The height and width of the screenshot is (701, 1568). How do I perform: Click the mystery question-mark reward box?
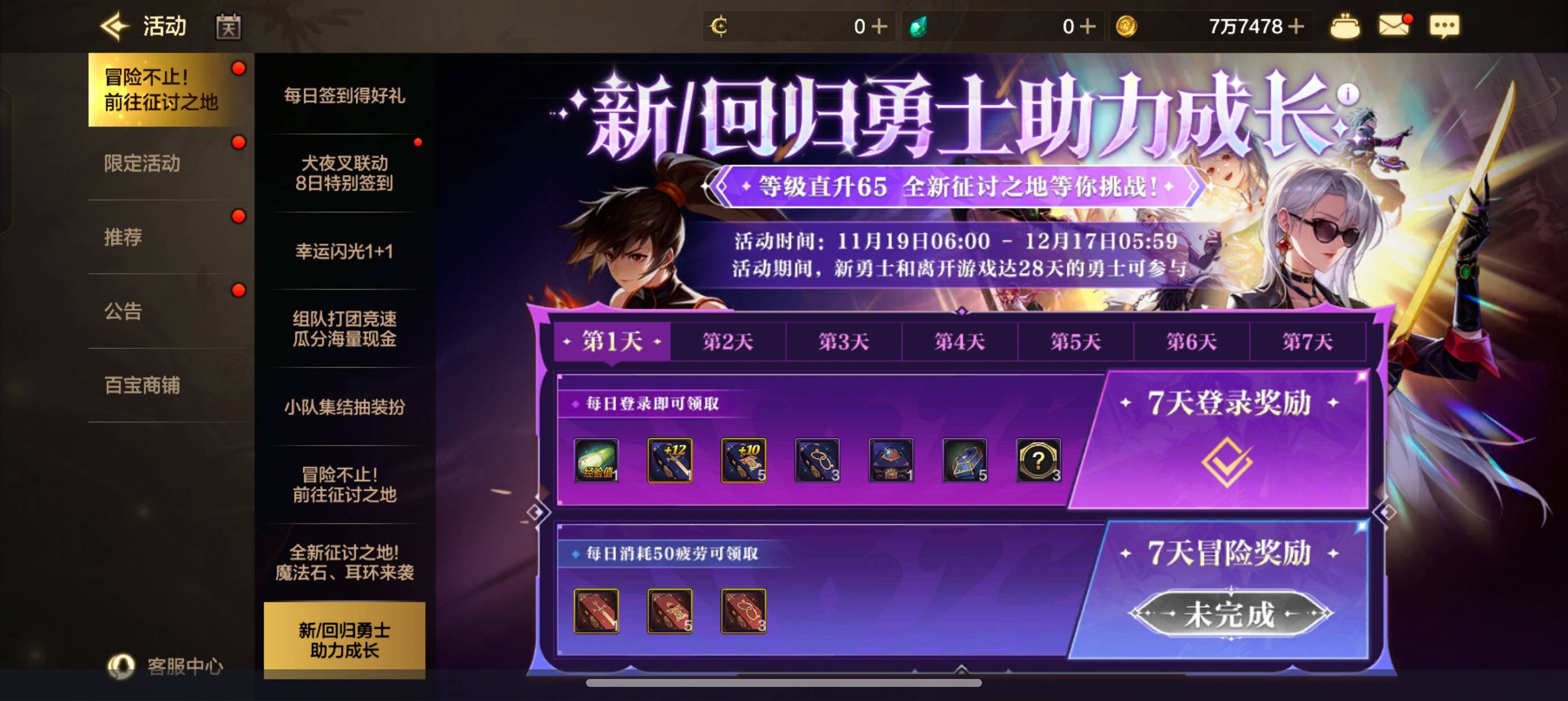[1038, 461]
